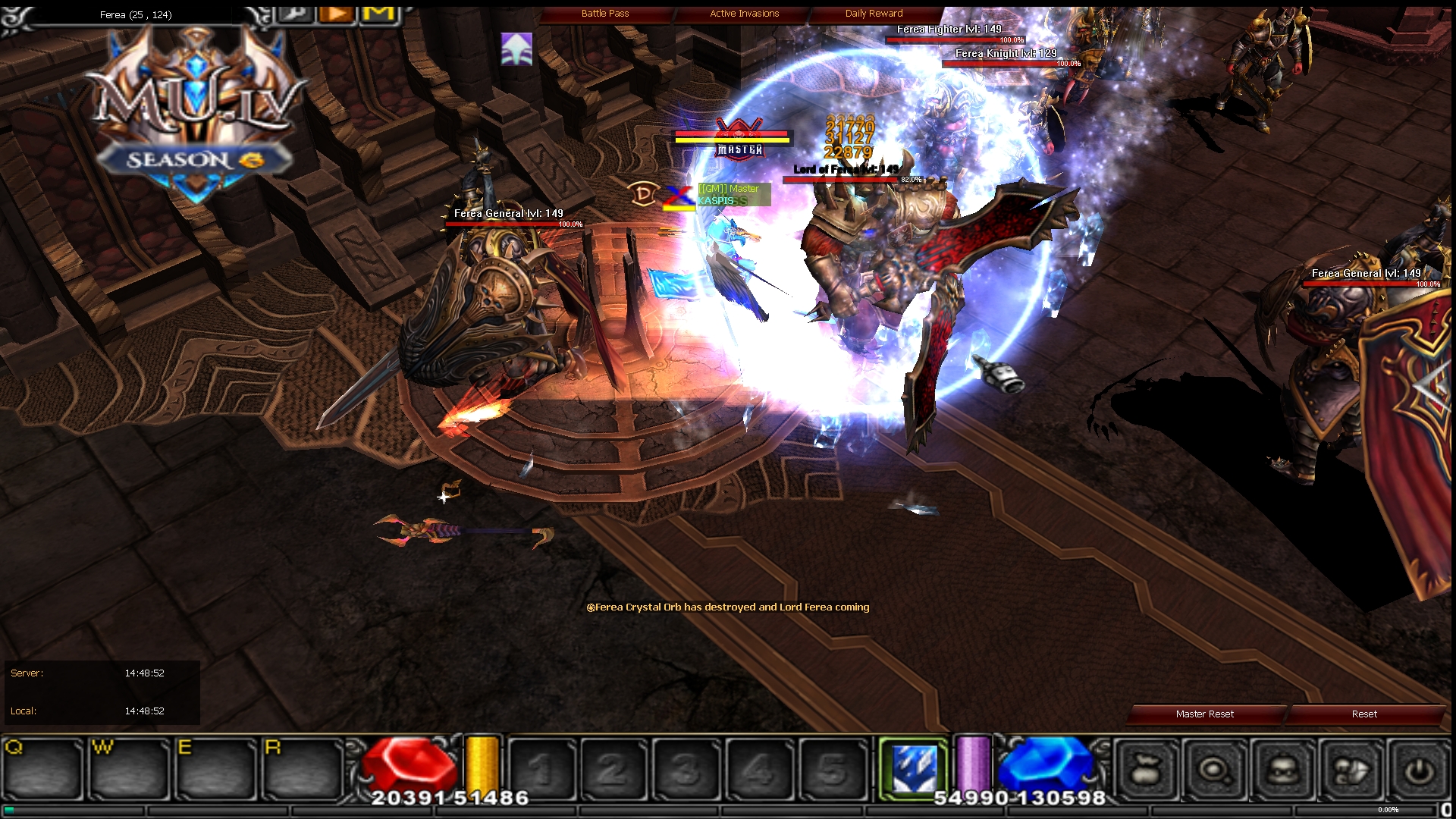Image resolution: width=1456 pixels, height=819 pixels.
Task: Click the Reset button
Action: click(1364, 714)
